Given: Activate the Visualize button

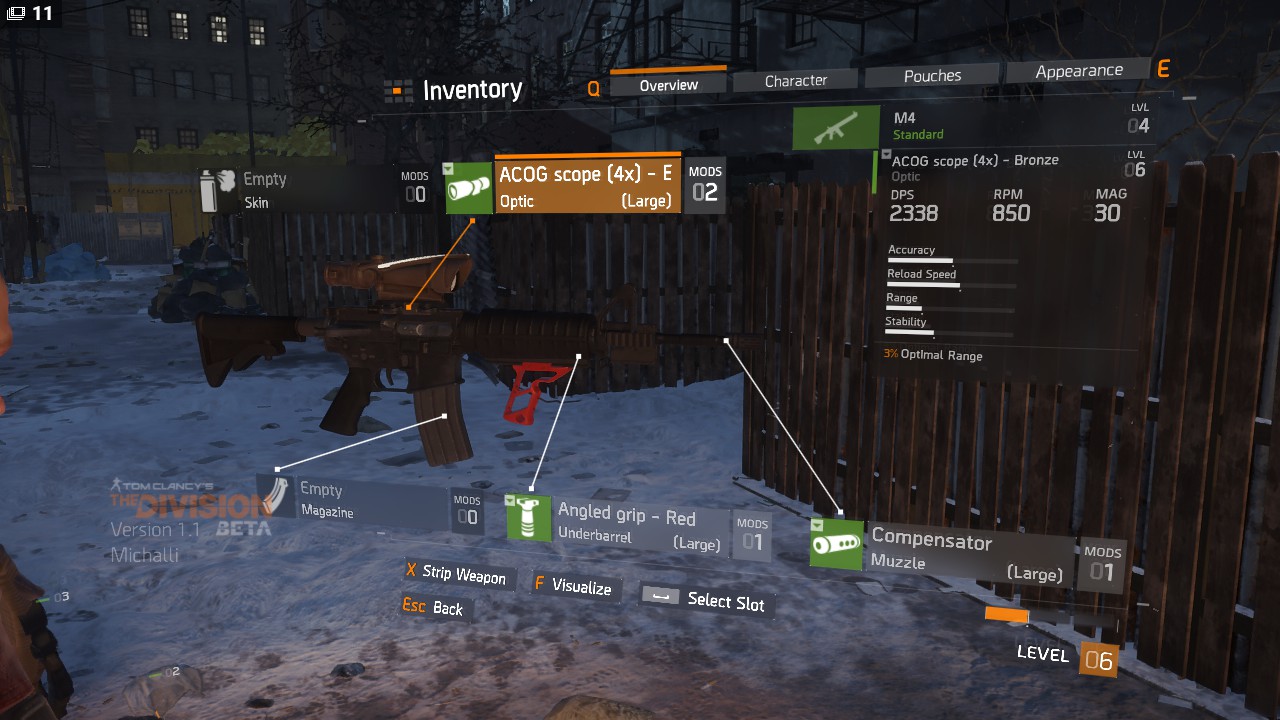Looking at the screenshot, I should pyautogui.click(x=573, y=586).
